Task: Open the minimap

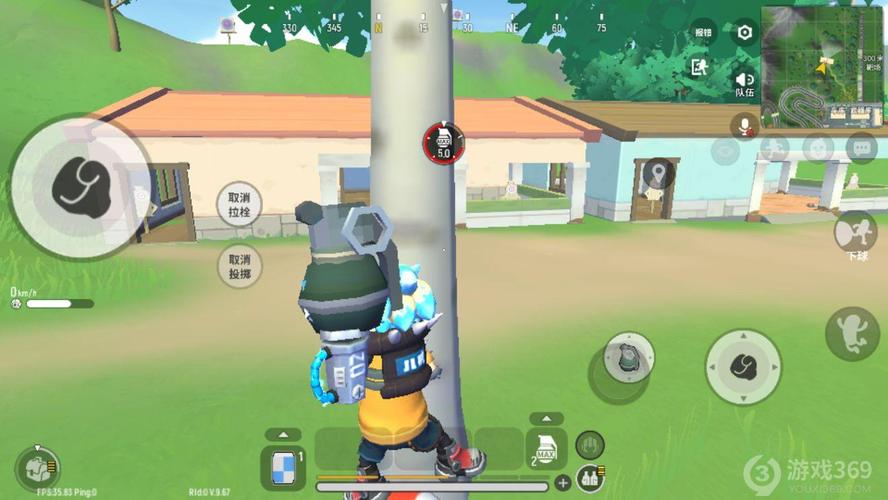Action: 823,55
